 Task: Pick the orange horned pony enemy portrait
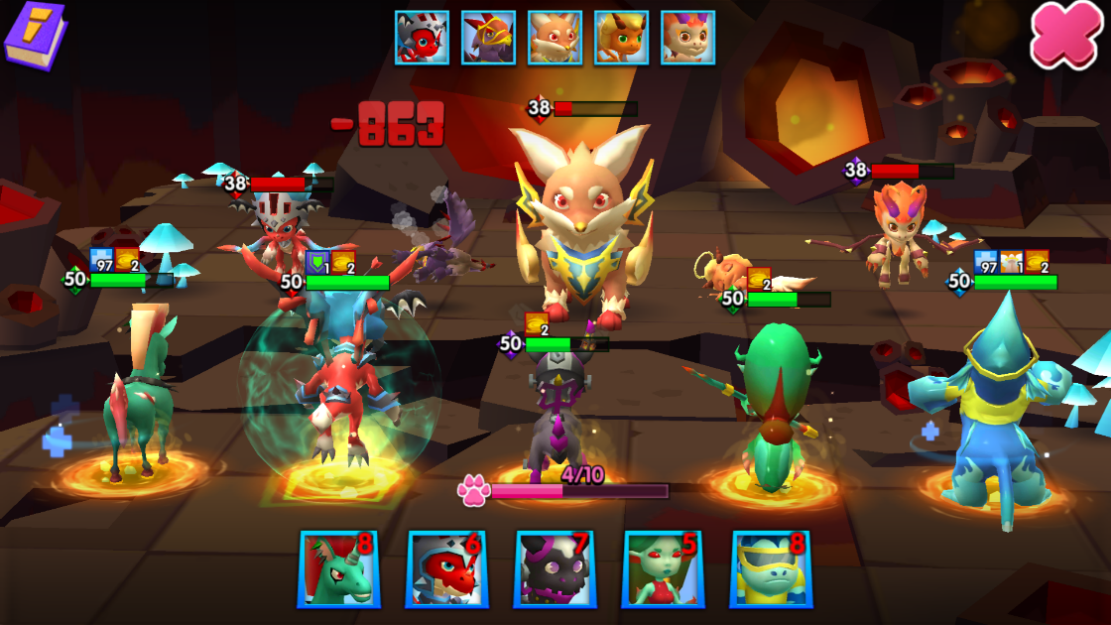click(x=621, y=38)
